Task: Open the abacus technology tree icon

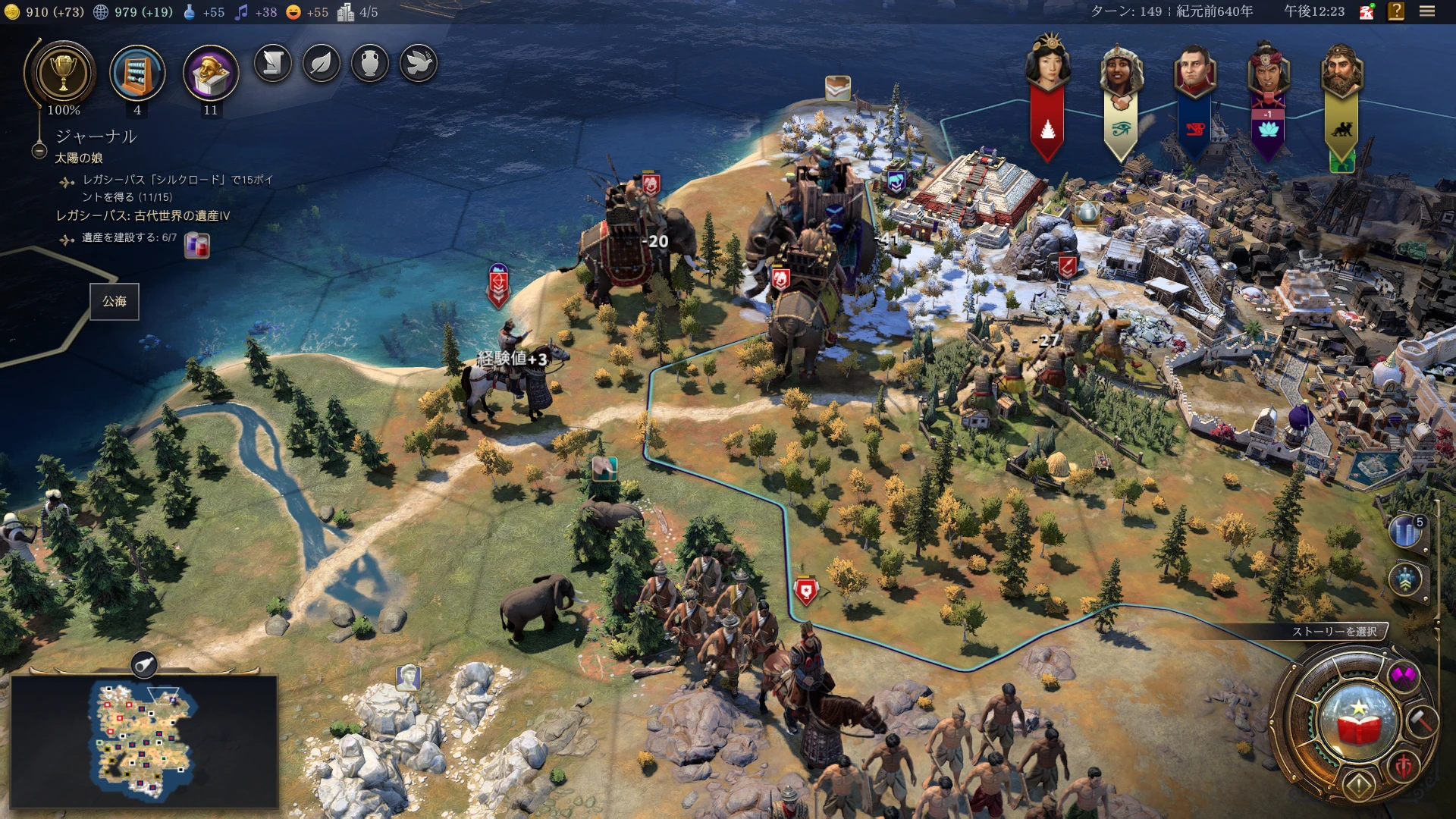Action: [137, 74]
